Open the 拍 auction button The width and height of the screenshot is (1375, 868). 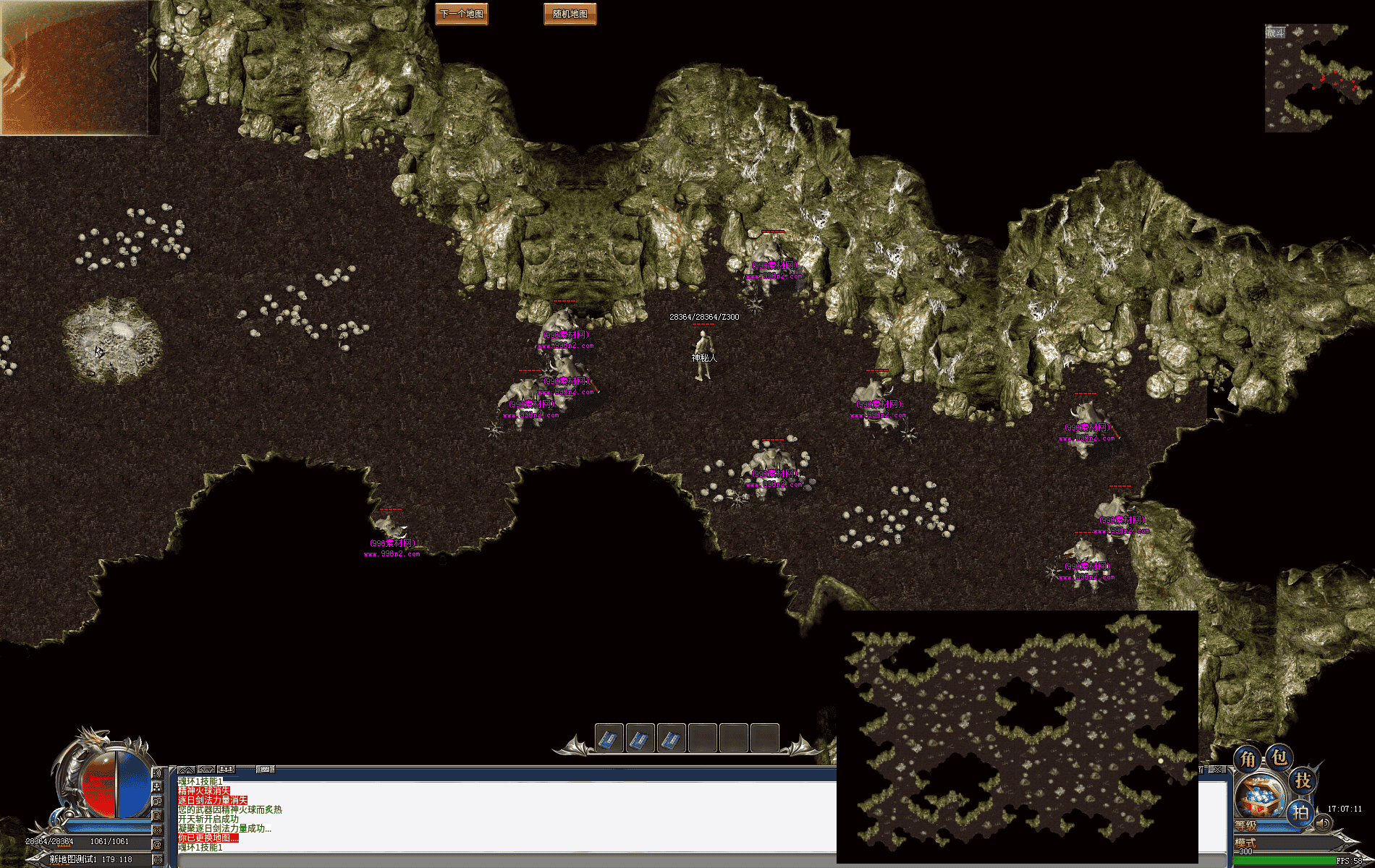(1300, 812)
